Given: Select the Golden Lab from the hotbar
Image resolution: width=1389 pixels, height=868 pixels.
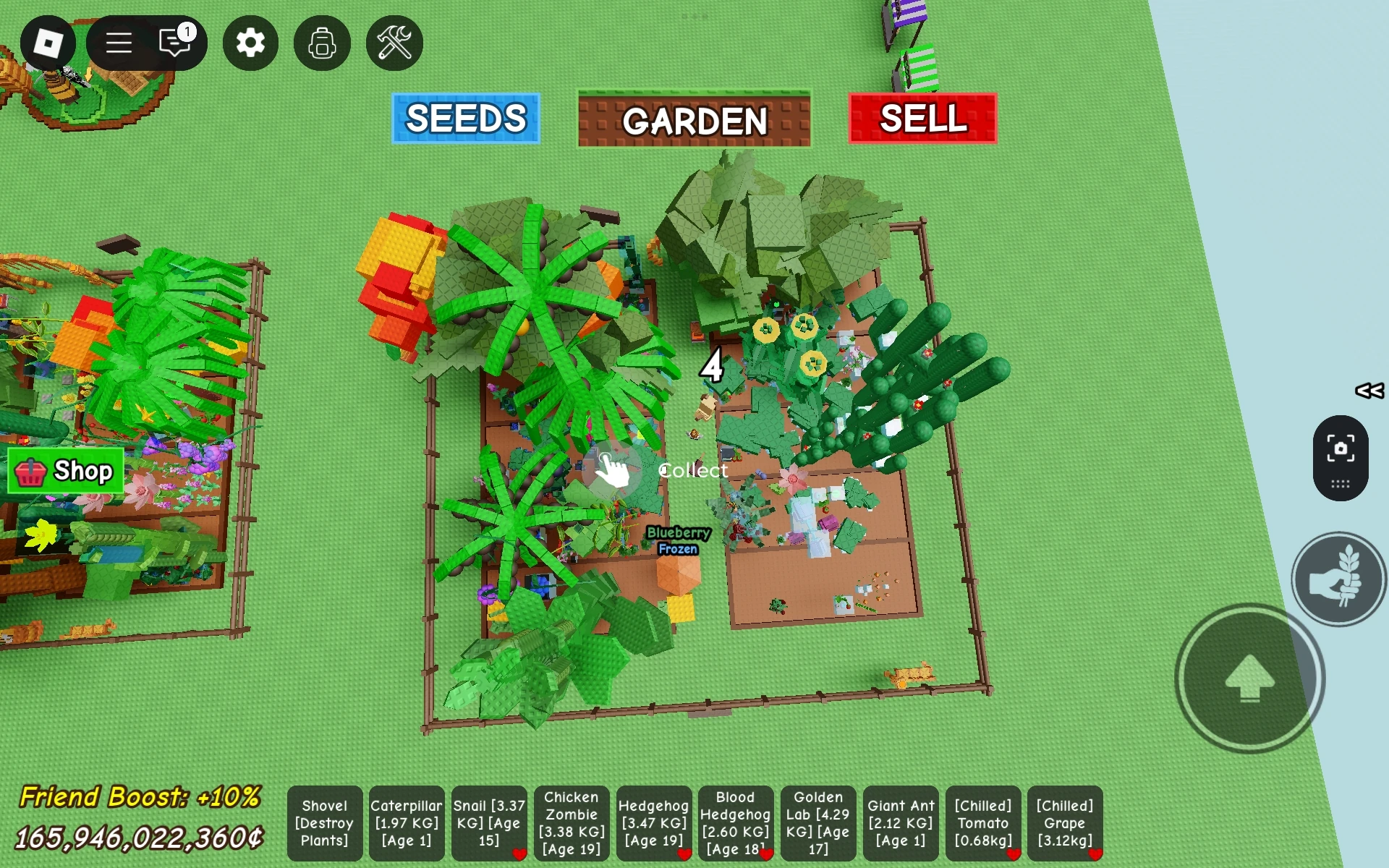Looking at the screenshot, I should [818, 823].
